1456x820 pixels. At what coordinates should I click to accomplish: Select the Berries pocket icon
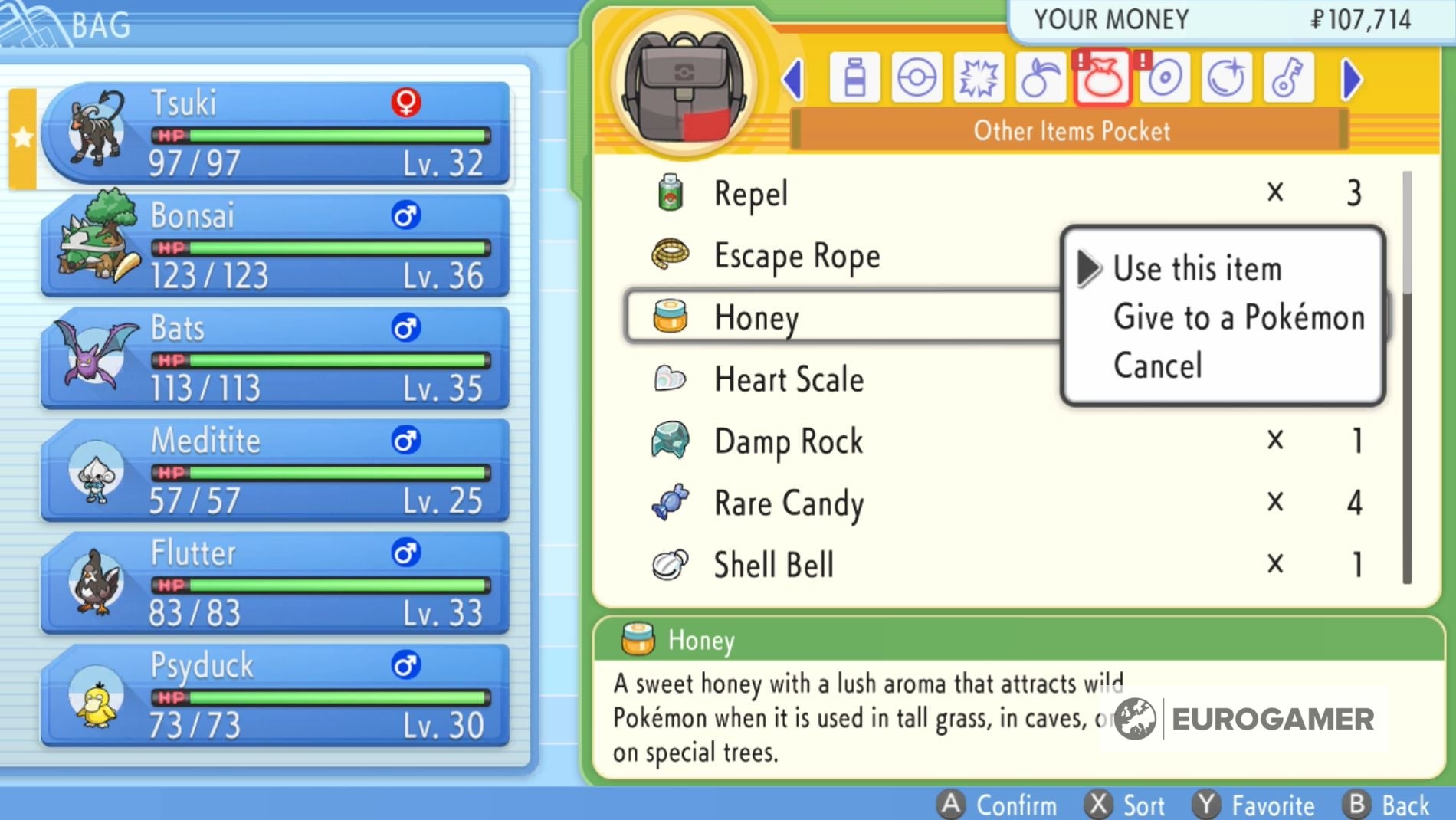(1040, 77)
